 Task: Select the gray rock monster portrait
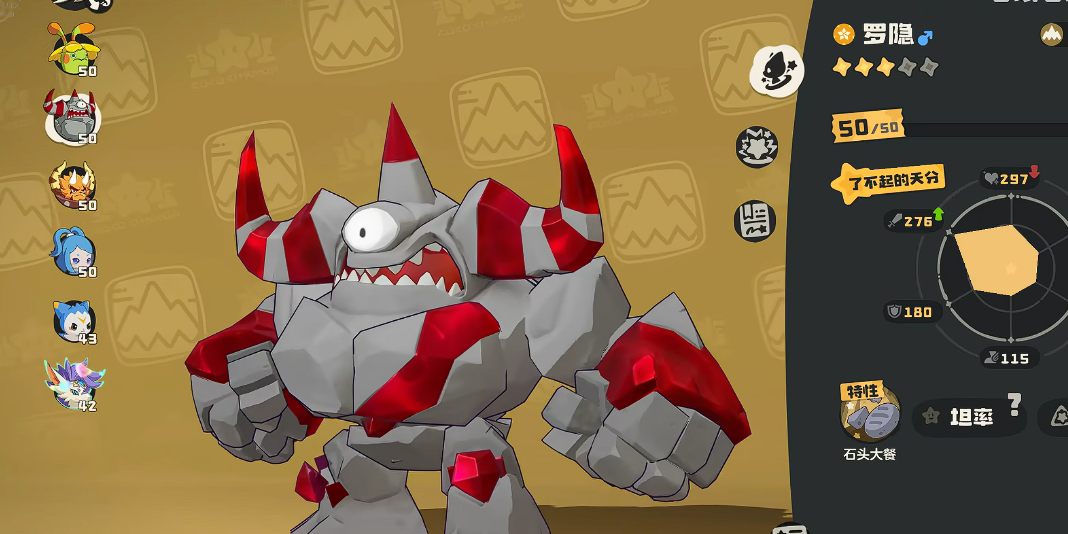tap(72, 117)
